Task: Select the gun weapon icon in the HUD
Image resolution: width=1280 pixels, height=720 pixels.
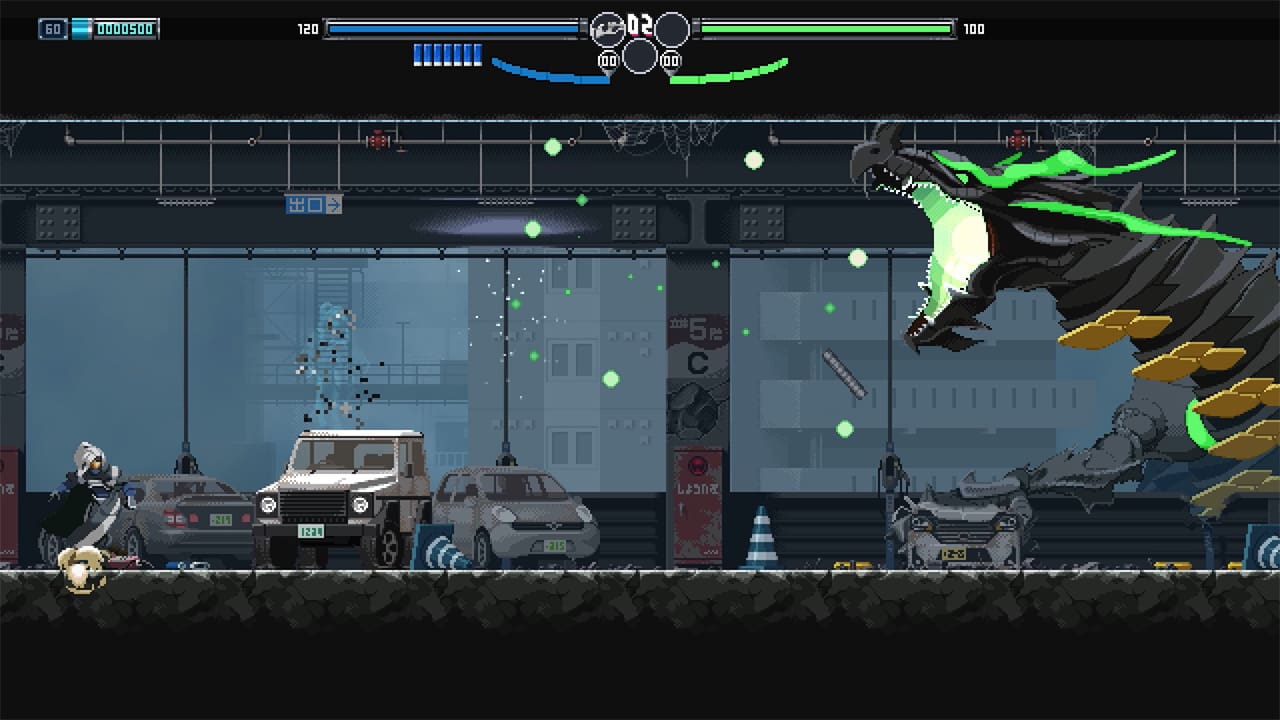Action: [607, 28]
